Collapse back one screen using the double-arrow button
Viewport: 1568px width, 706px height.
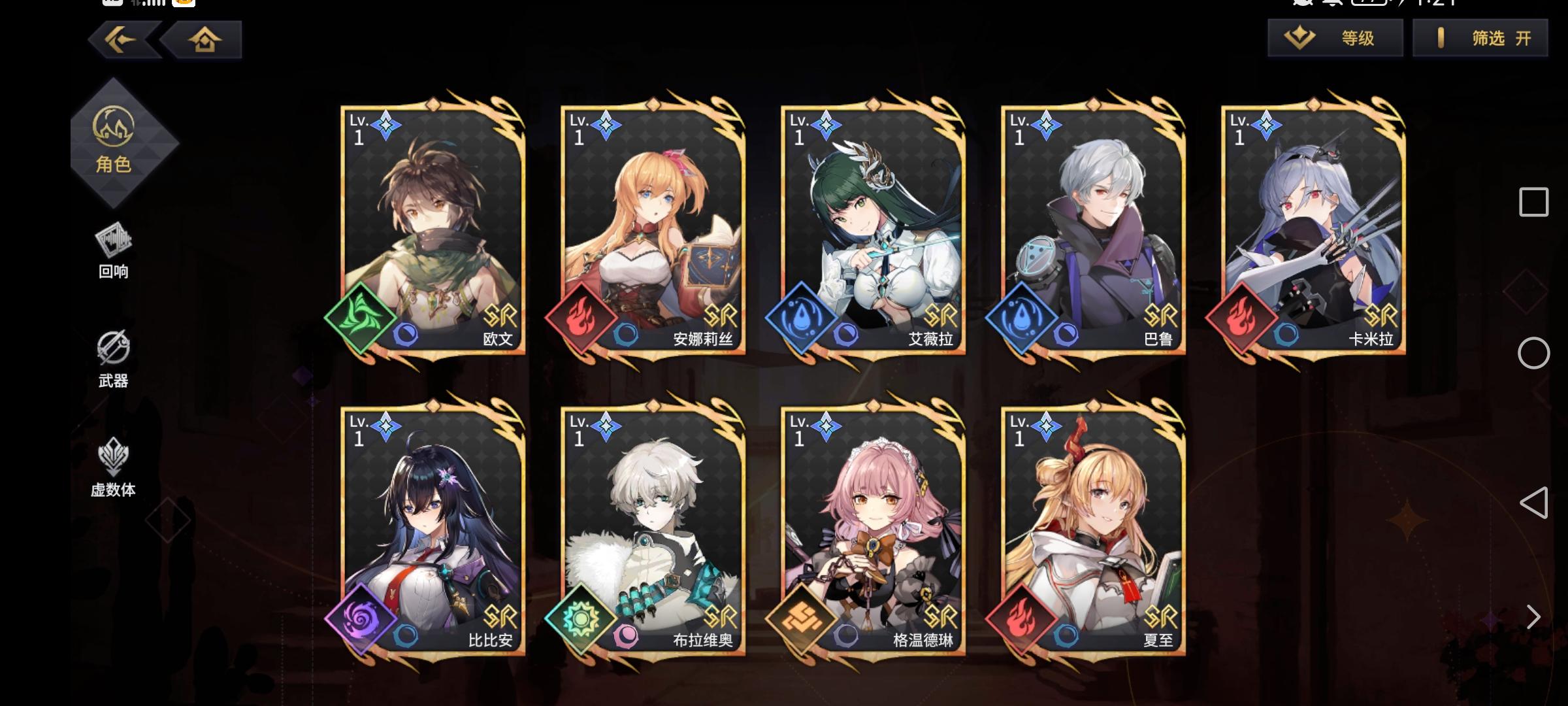tap(116, 41)
